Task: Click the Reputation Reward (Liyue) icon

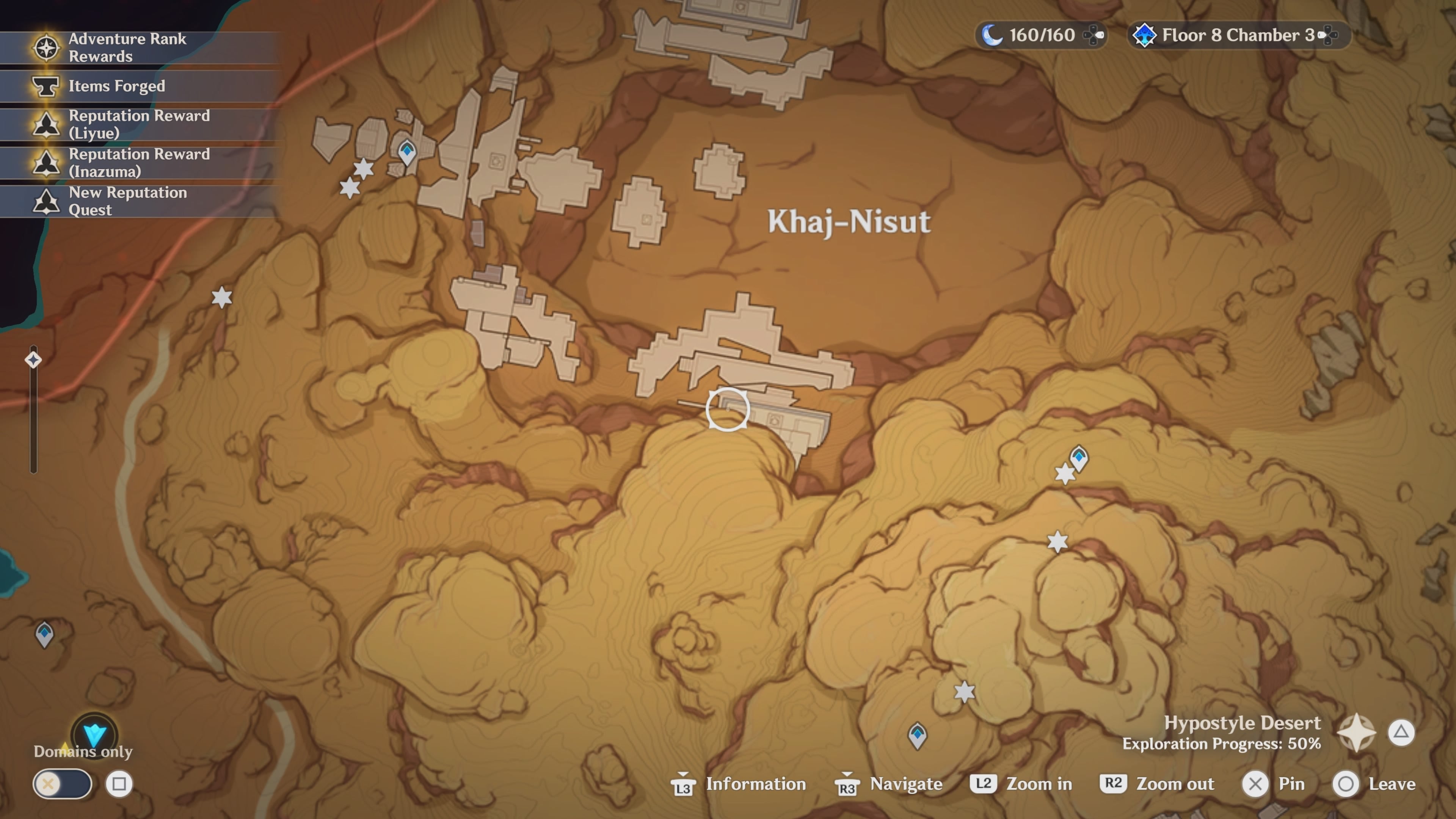Action: (46, 124)
